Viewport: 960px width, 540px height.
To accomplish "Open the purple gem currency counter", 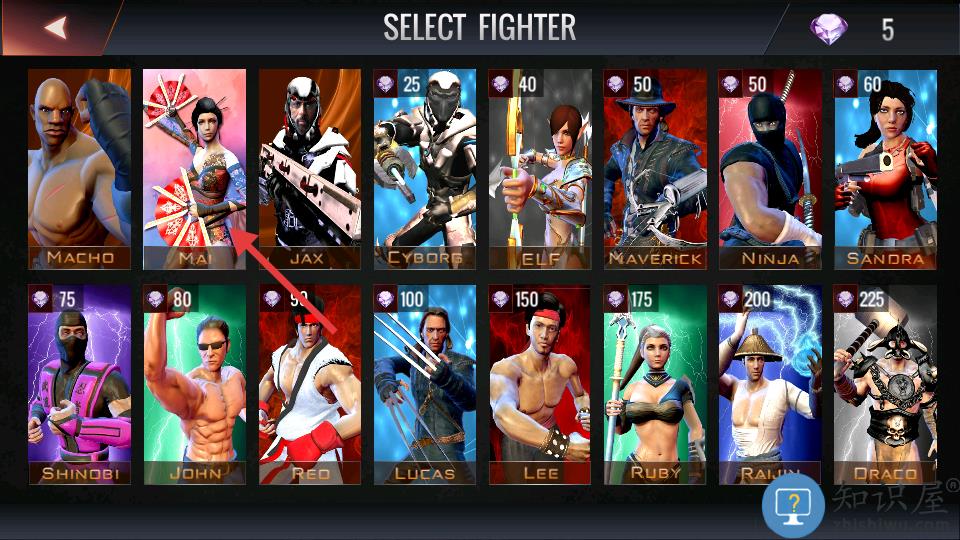I will [852, 28].
